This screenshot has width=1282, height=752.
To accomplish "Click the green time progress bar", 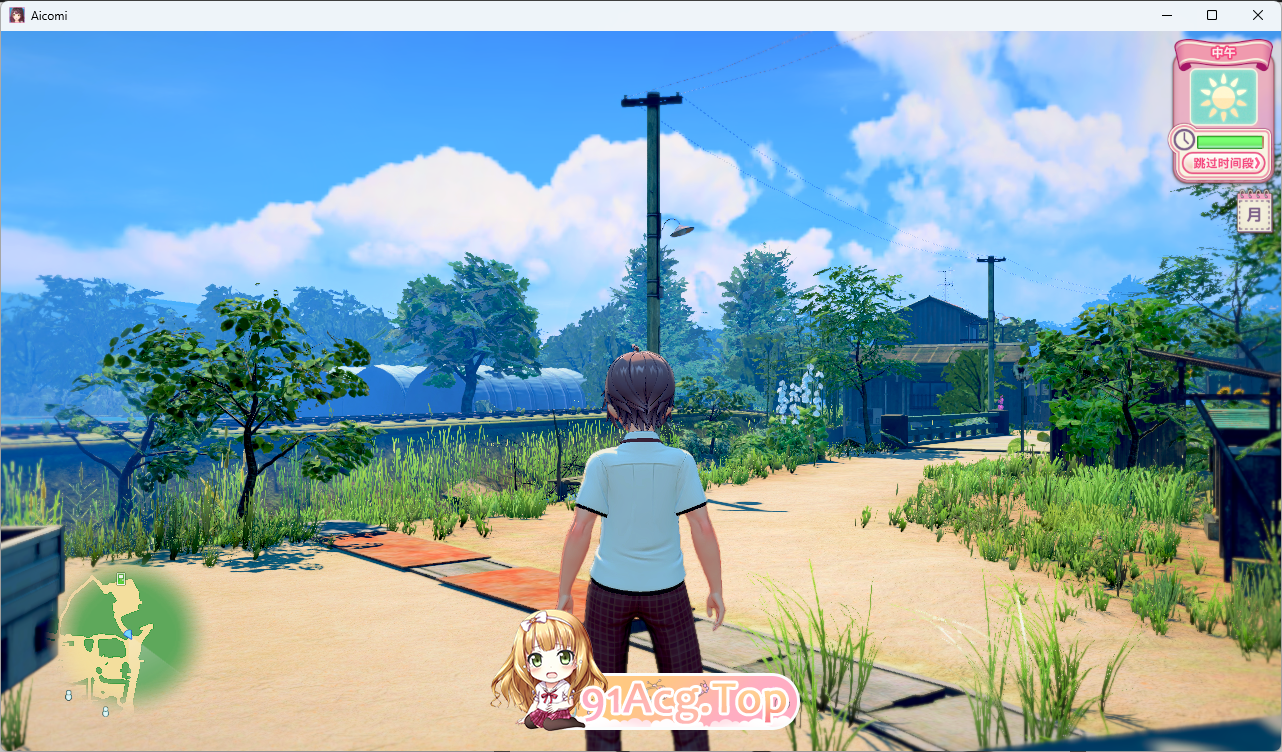I will coord(1230,141).
